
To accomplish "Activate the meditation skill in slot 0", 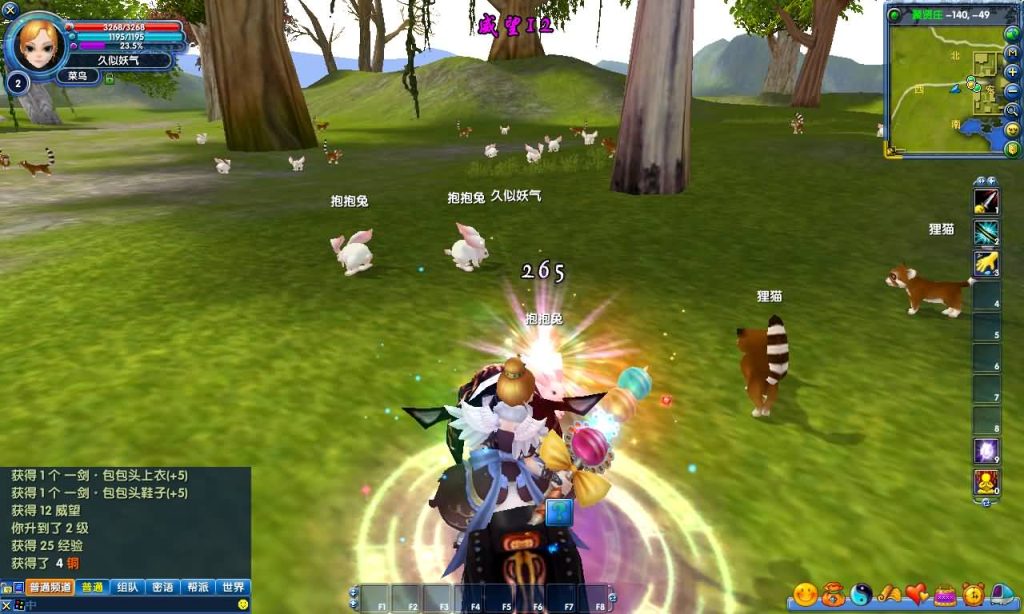I will [x=987, y=482].
